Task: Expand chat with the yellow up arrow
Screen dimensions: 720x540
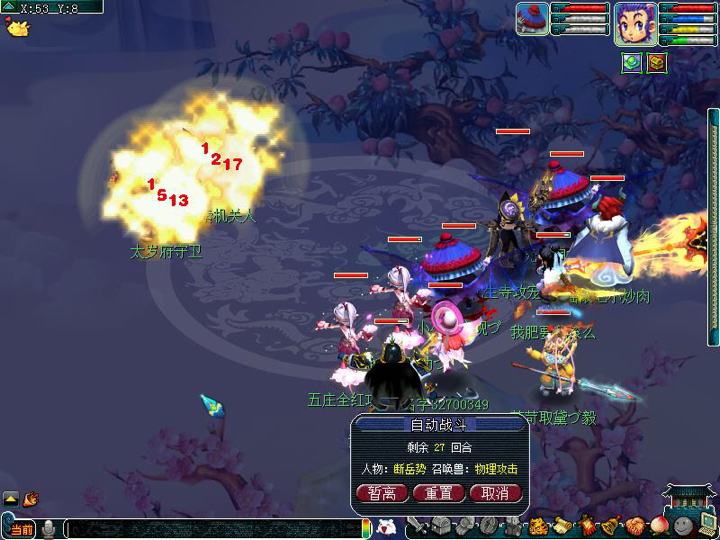Action: point(10,498)
